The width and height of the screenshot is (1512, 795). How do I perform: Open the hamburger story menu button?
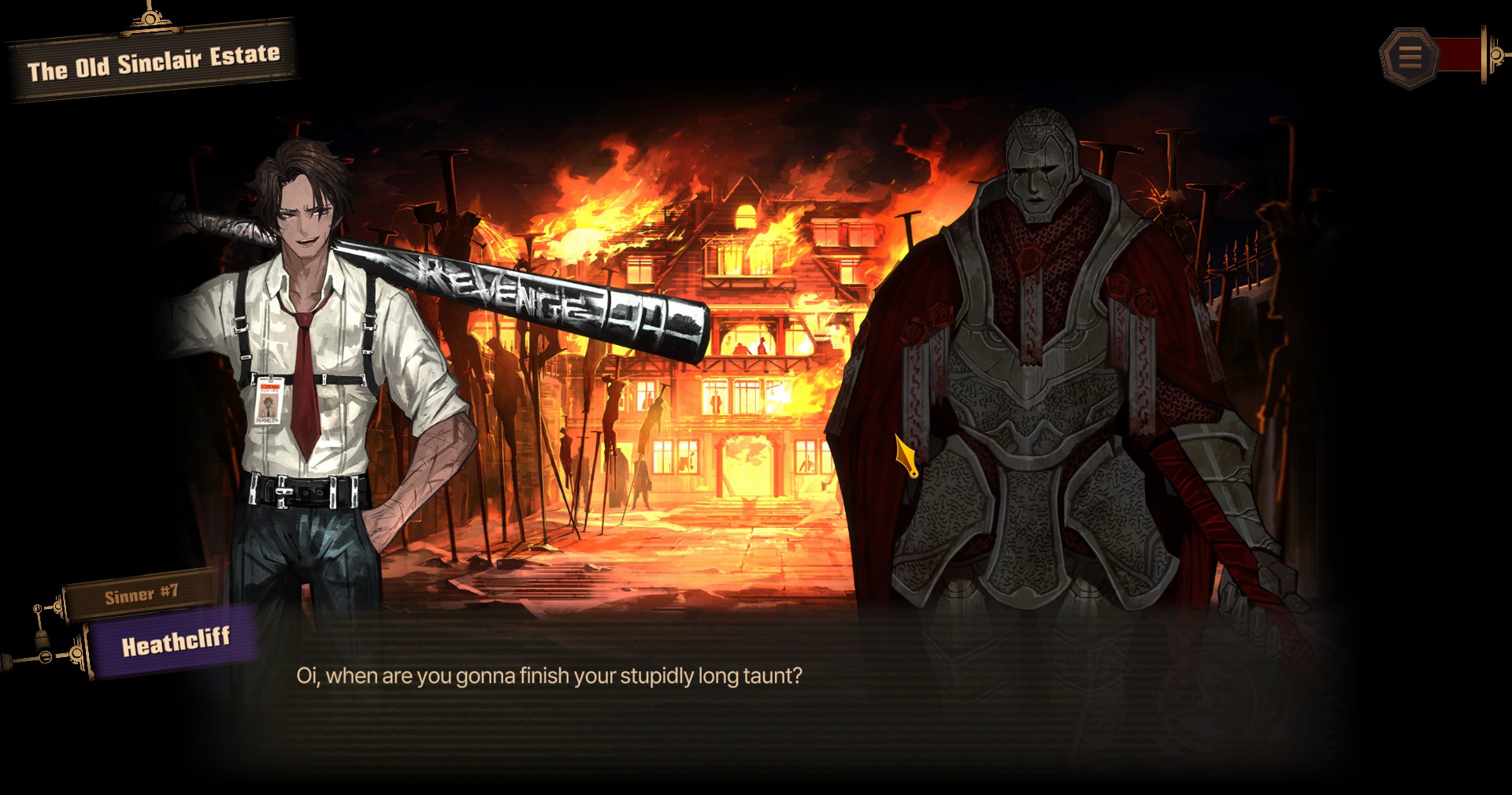(1409, 56)
